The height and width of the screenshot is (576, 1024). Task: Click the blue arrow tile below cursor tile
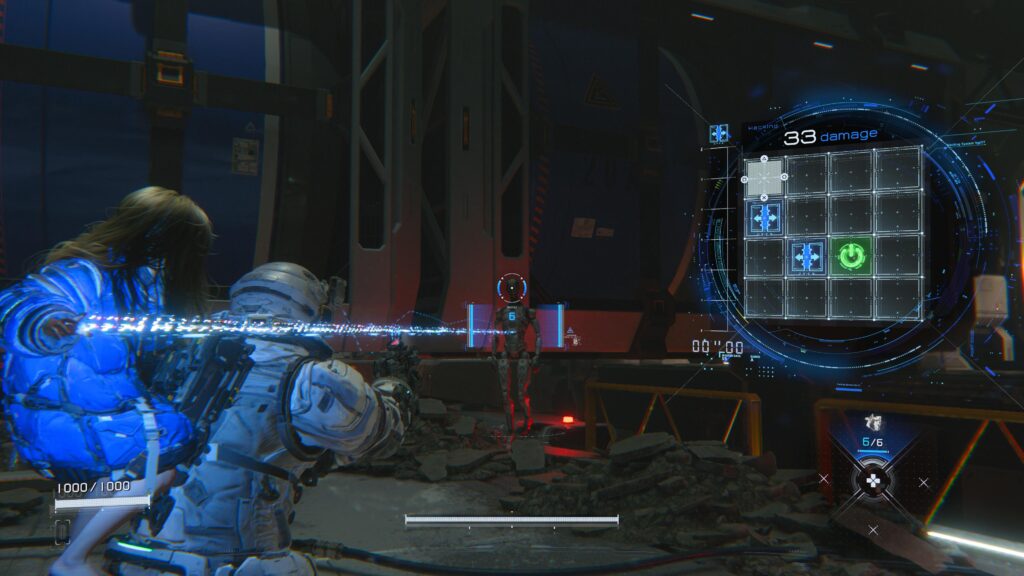[x=766, y=217]
